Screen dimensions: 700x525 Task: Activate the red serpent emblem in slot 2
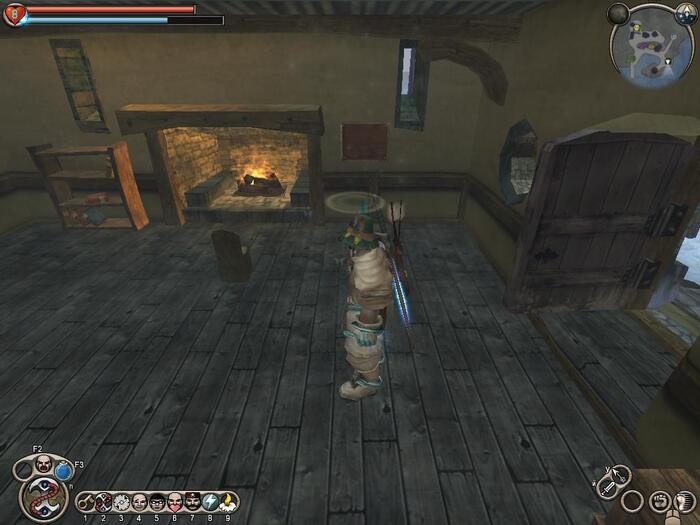pyautogui.click(x=103, y=502)
